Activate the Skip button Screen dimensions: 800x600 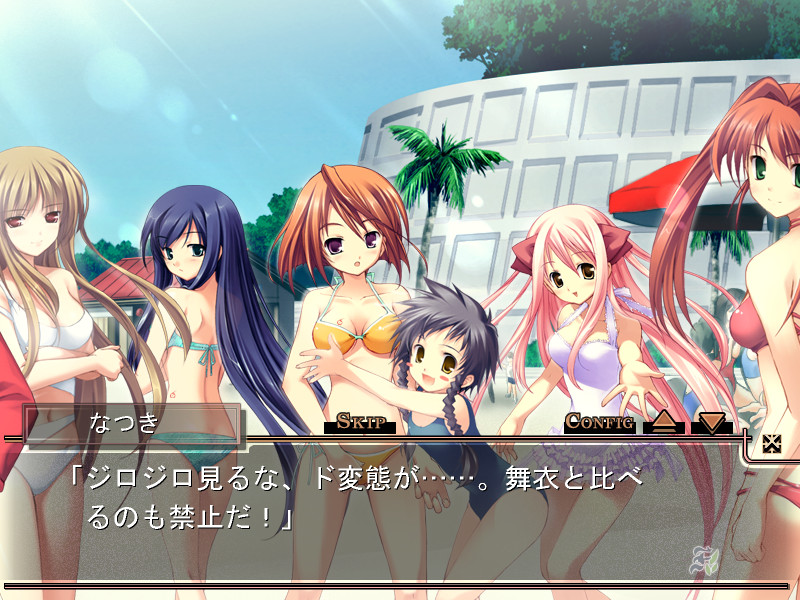tap(360, 422)
